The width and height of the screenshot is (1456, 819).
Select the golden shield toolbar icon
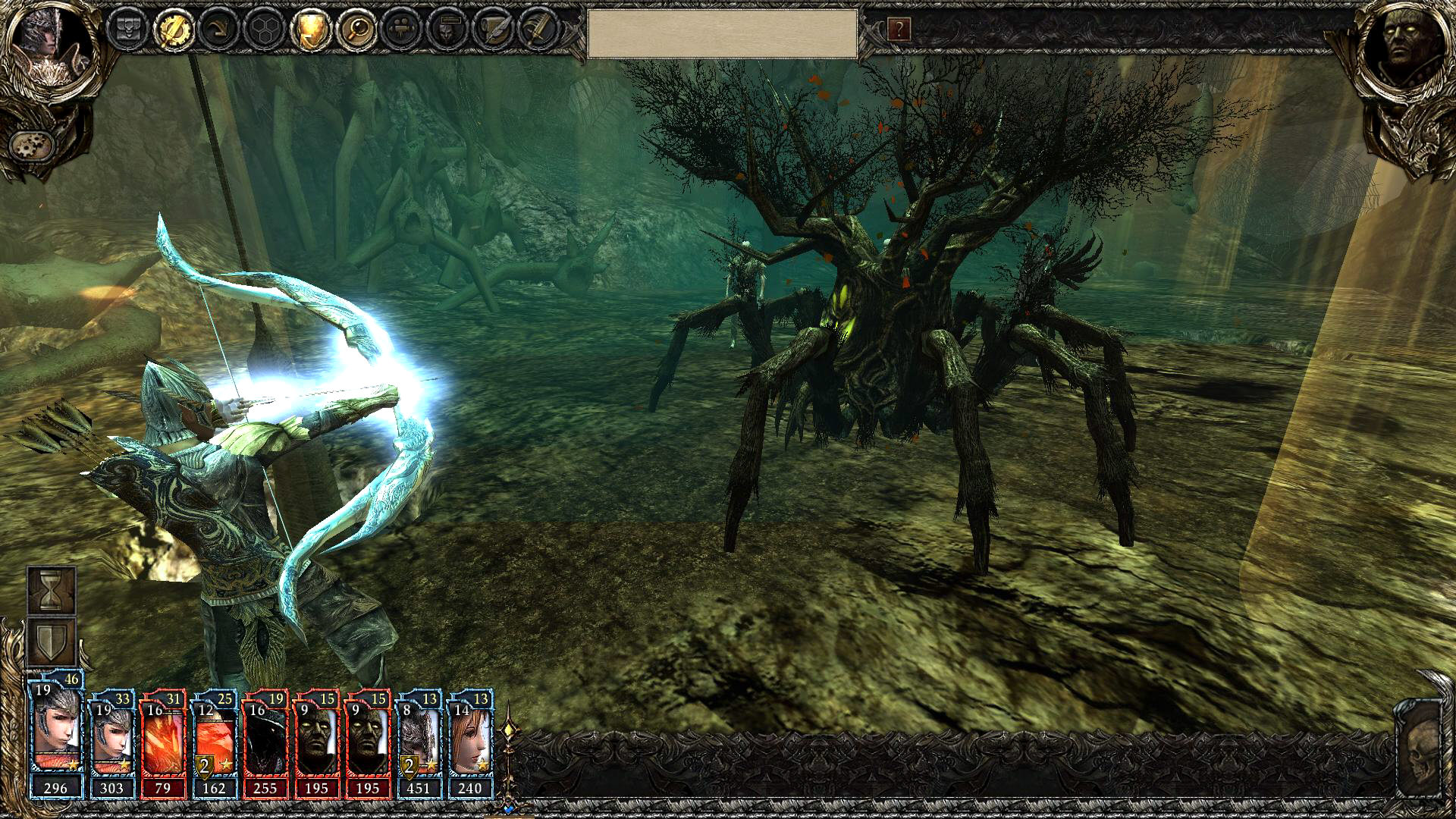(310, 30)
